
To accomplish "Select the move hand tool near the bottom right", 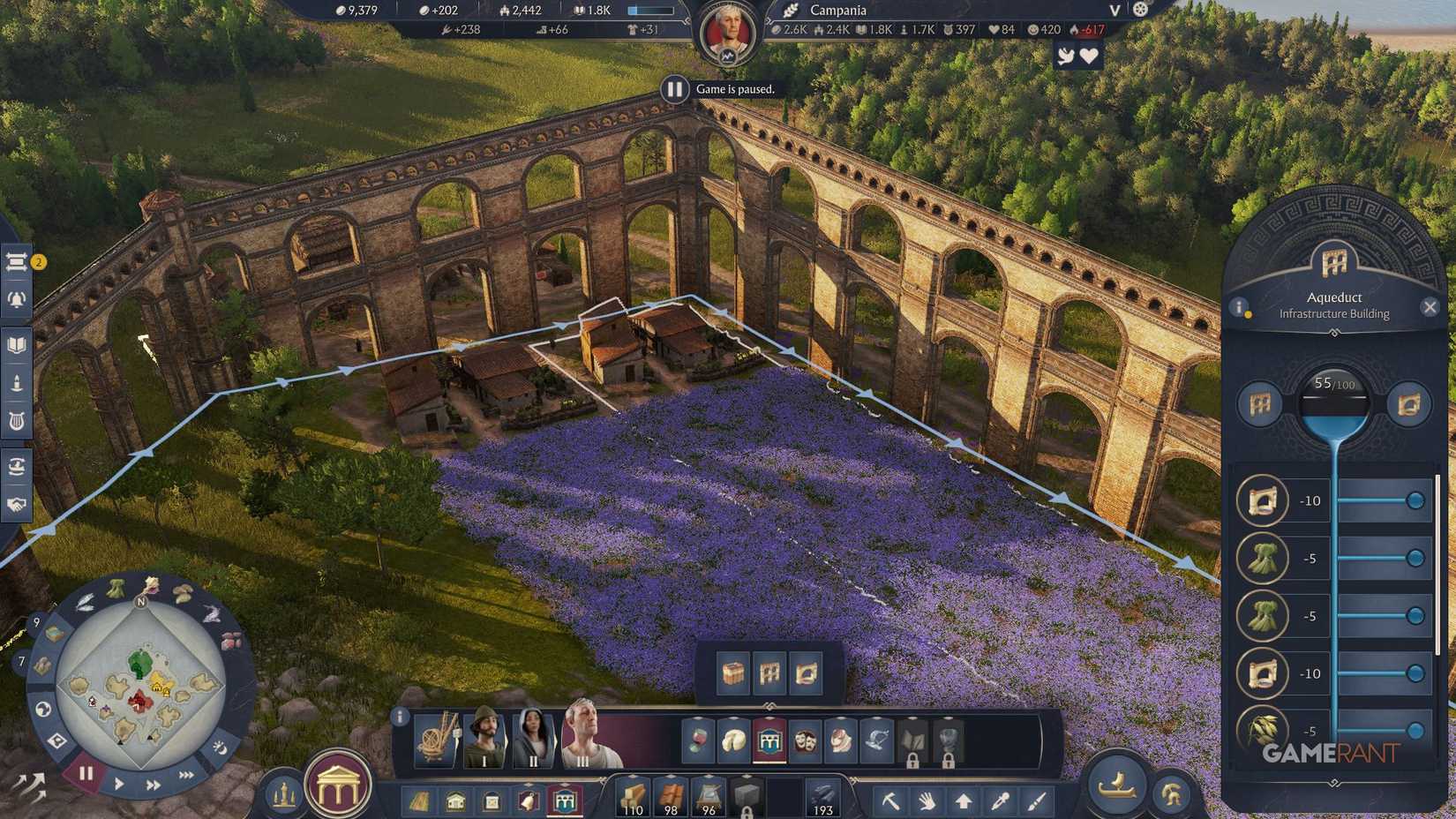I will tap(927, 802).
